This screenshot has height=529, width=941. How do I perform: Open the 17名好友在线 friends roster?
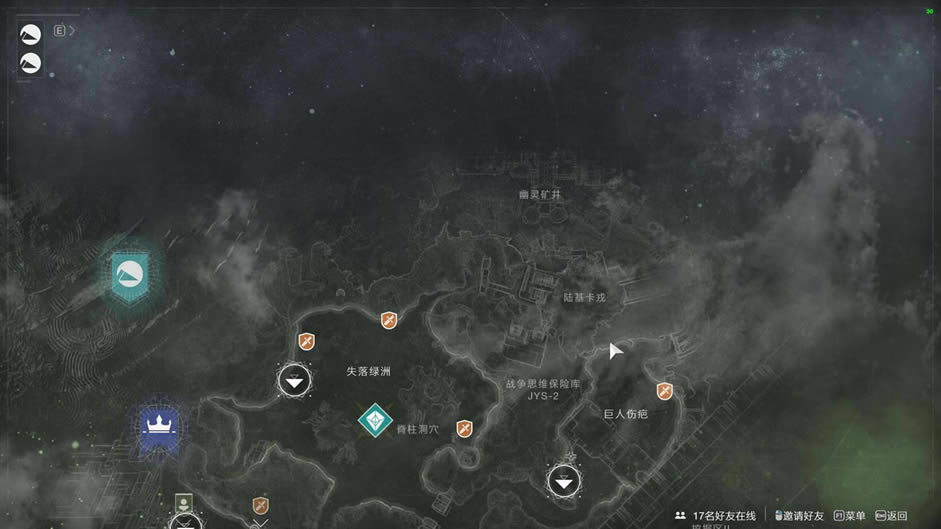point(716,516)
